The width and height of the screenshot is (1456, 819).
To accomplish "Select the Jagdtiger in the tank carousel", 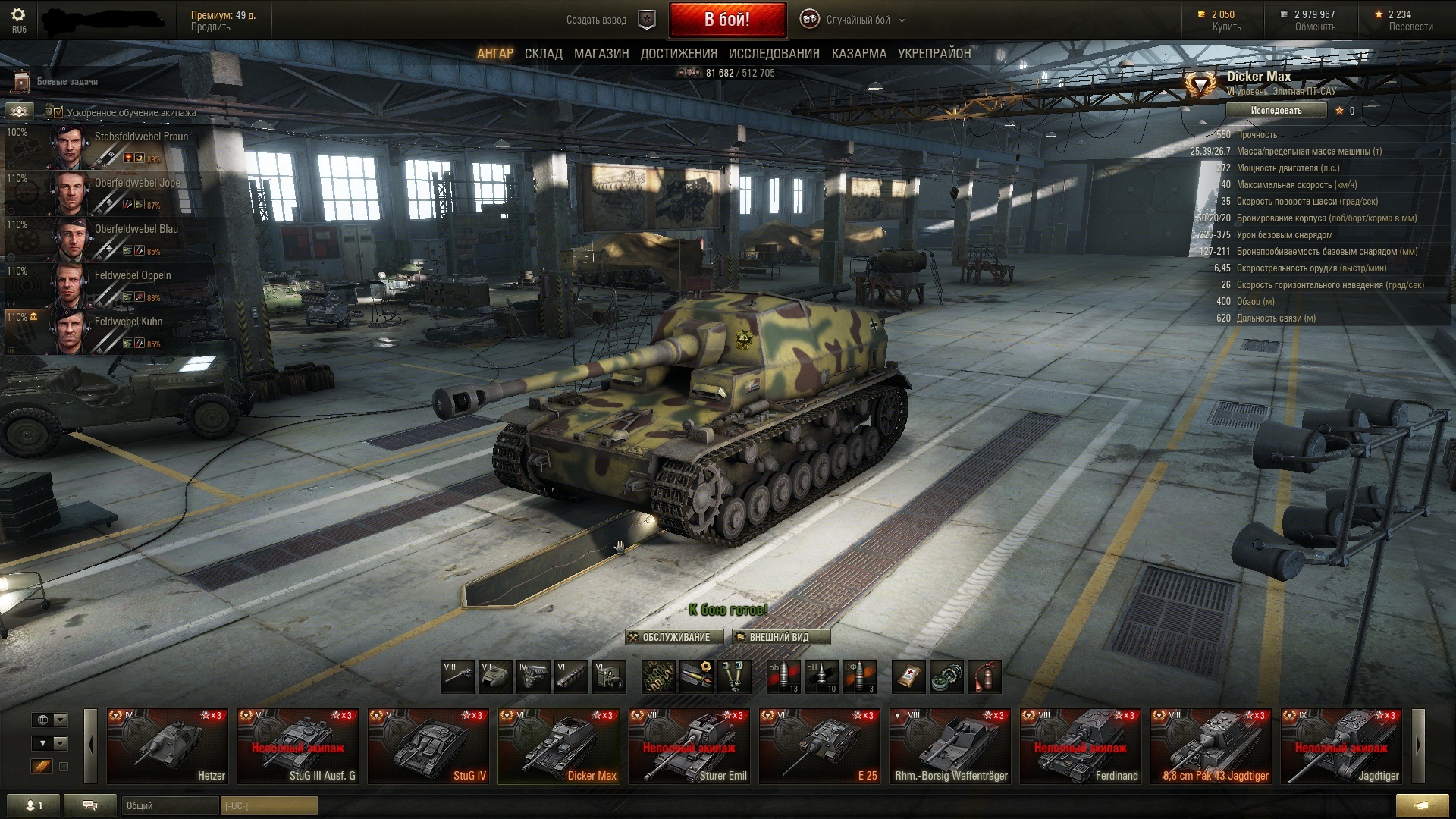I will [x=1341, y=746].
